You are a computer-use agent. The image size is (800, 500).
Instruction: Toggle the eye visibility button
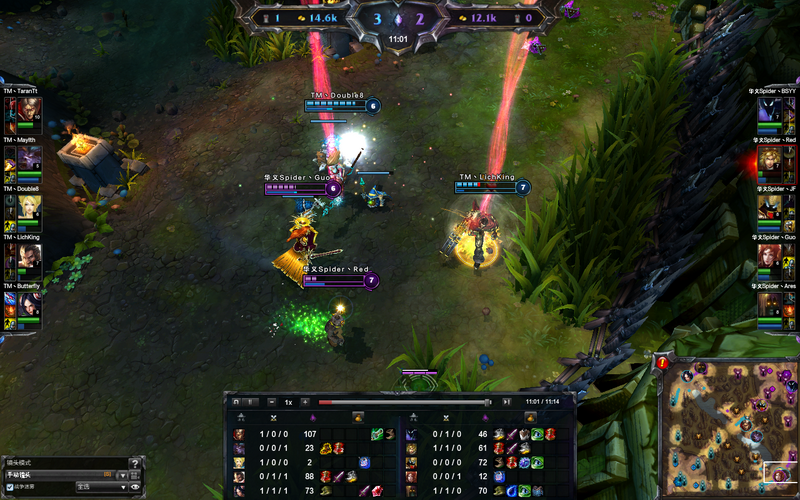coord(135,487)
